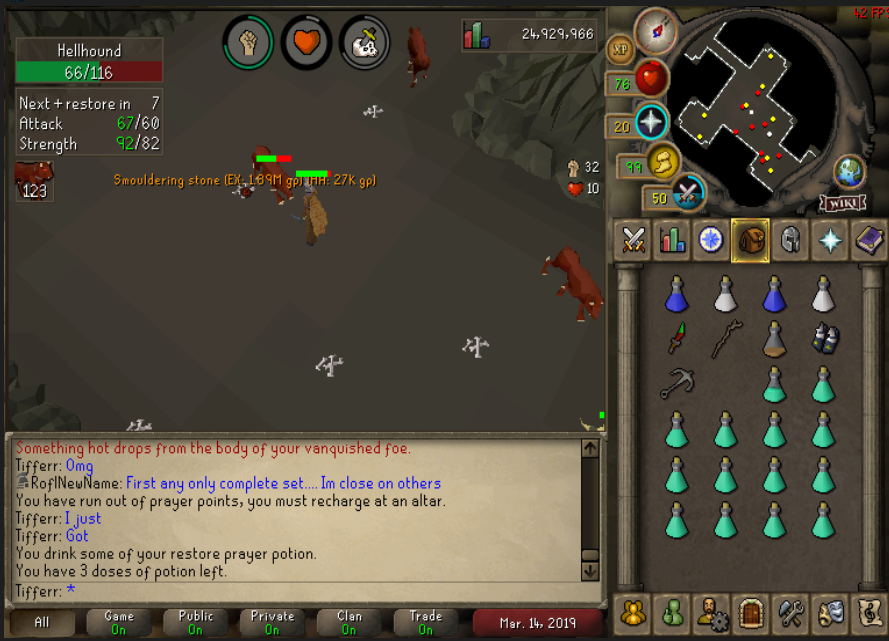Select the staff item in the inventory
This screenshot has height=641, width=889.
coord(726,339)
